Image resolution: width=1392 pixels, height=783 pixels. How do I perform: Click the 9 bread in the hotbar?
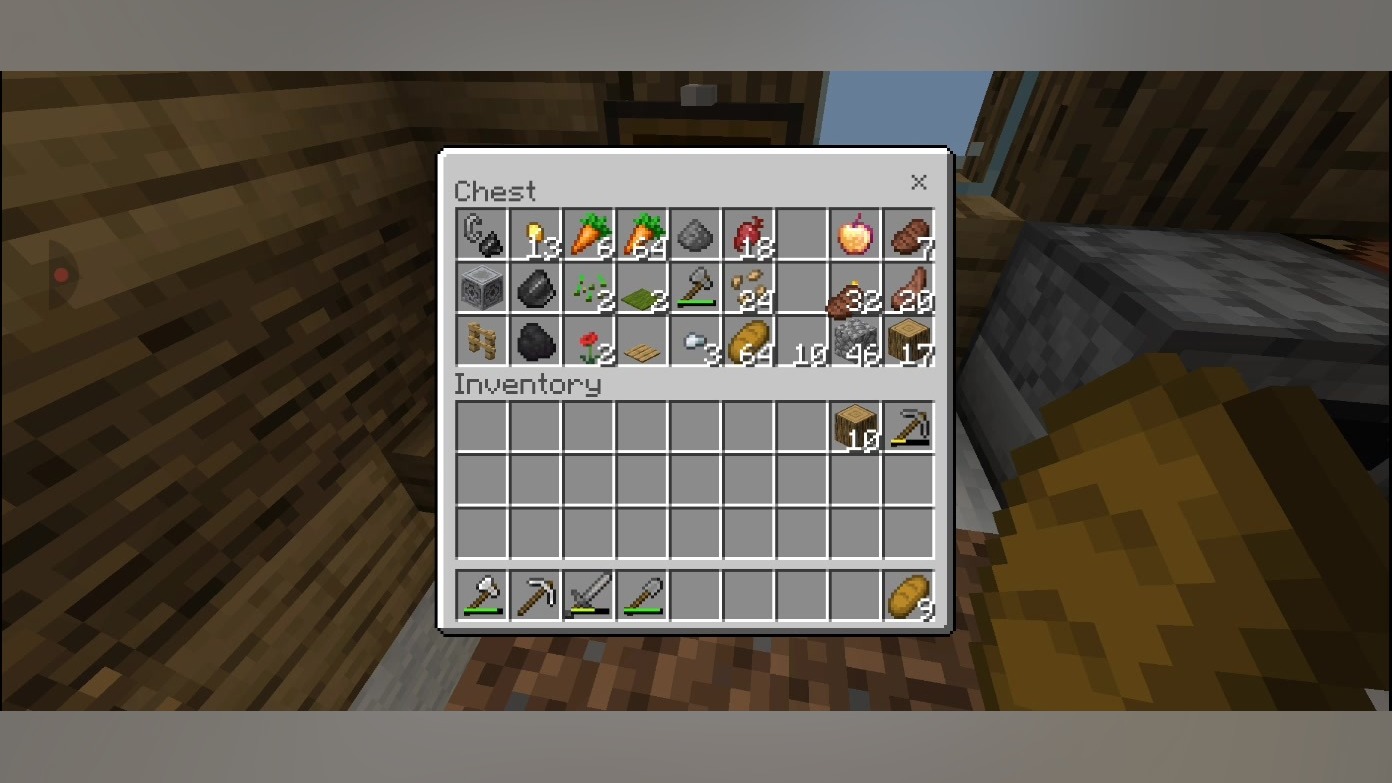pyautogui.click(x=909, y=596)
